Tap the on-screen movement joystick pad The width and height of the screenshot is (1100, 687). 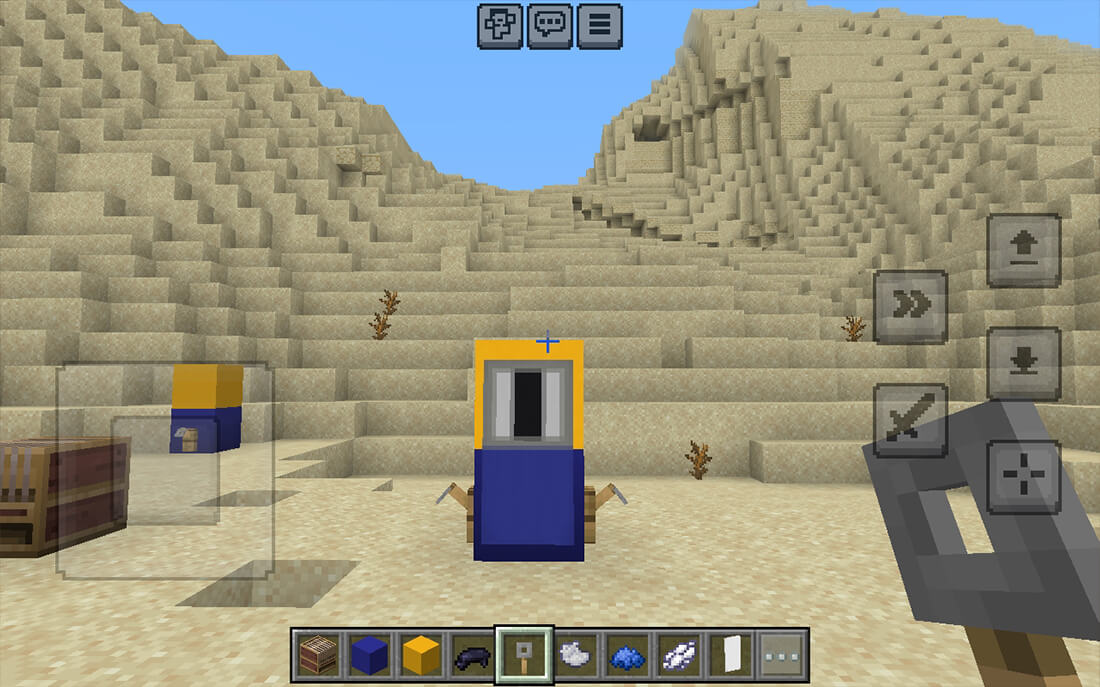(165, 470)
